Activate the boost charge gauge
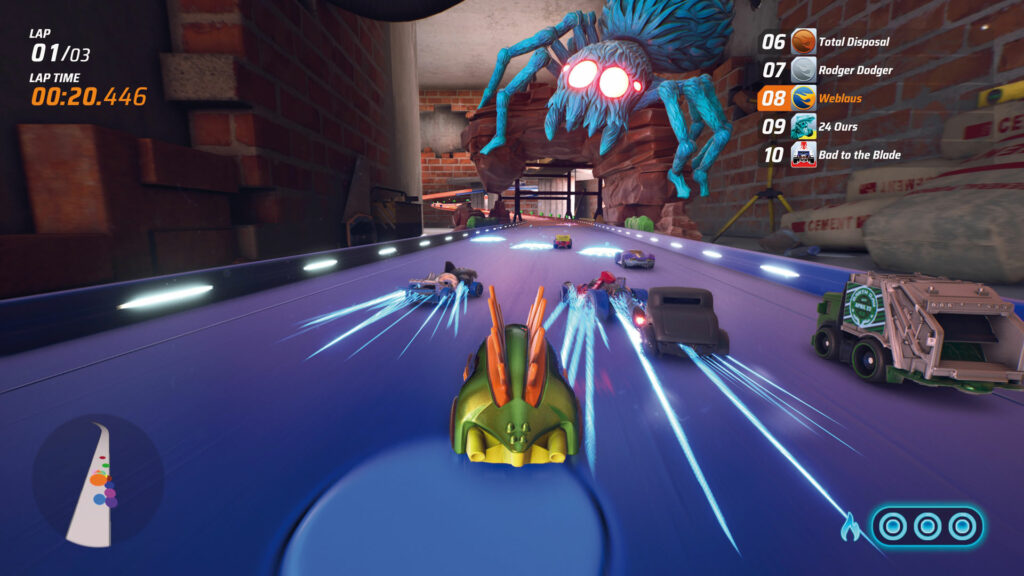Viewport: 1024px width, 576px height. tap(927, 525)
